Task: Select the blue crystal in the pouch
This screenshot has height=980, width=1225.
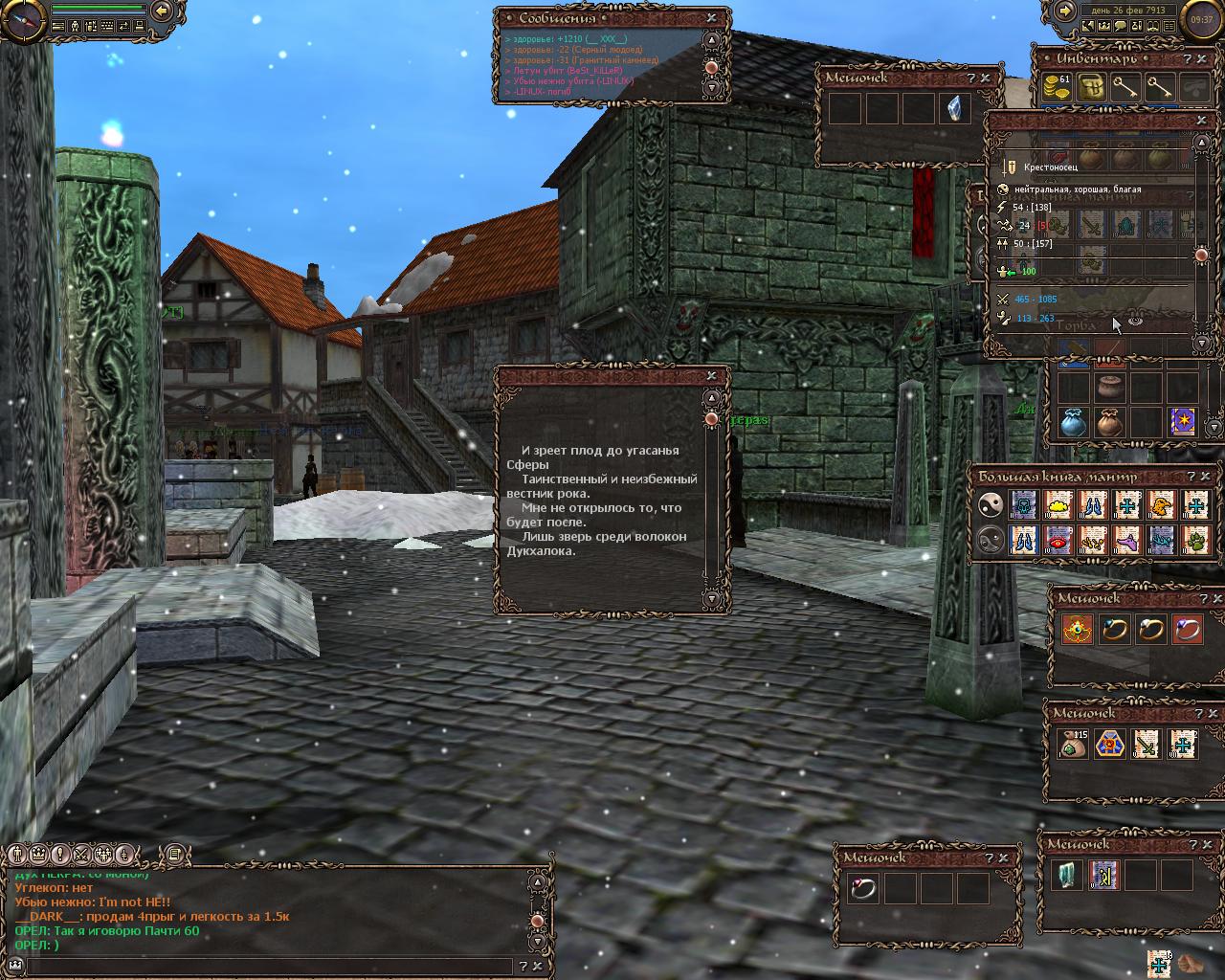Action: point(953,108)
